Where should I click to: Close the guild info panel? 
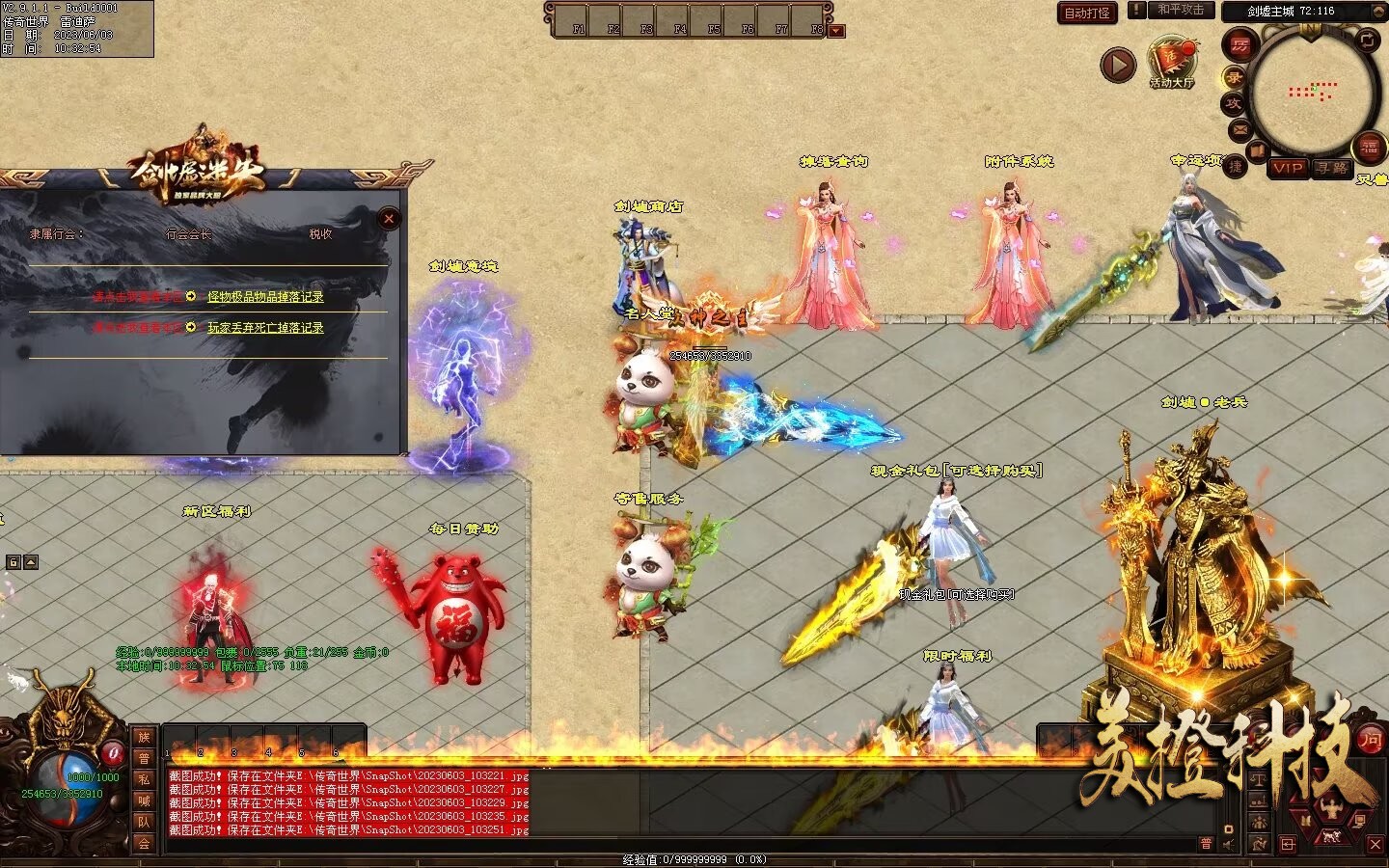tap(389, 219)
